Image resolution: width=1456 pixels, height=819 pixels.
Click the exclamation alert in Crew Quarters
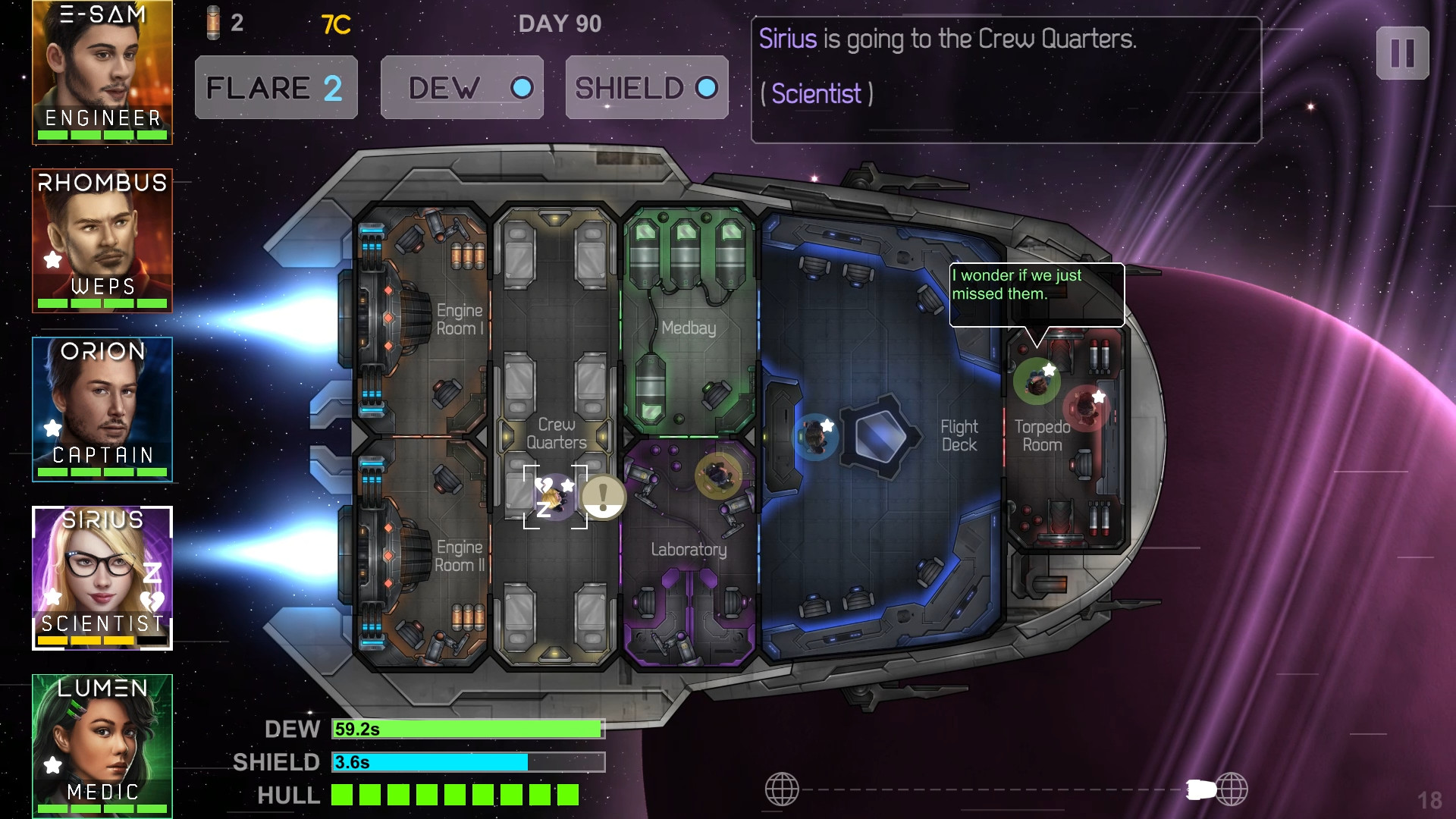click(x=604, y=497)
